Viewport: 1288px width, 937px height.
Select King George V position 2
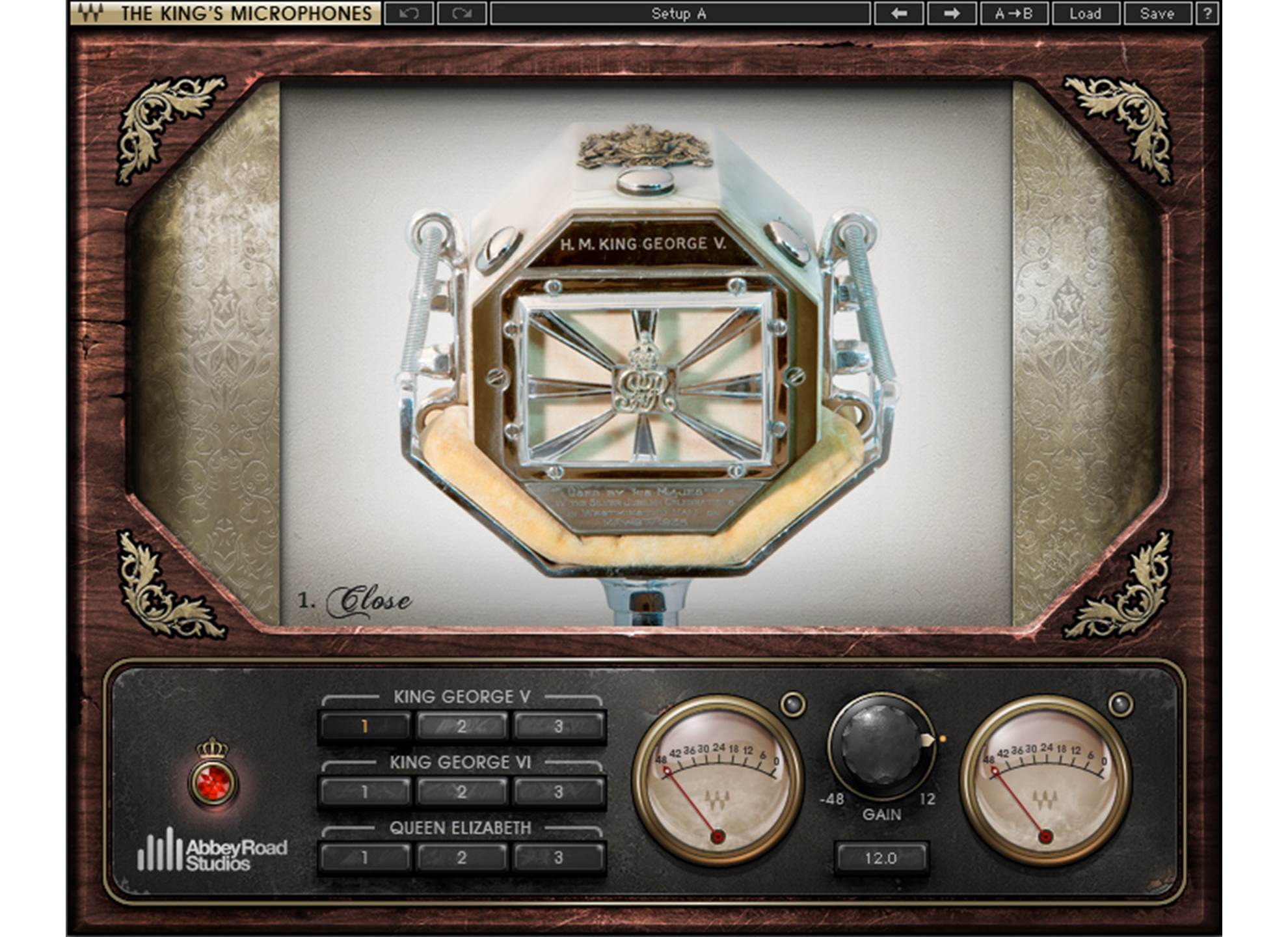(461, 726)
